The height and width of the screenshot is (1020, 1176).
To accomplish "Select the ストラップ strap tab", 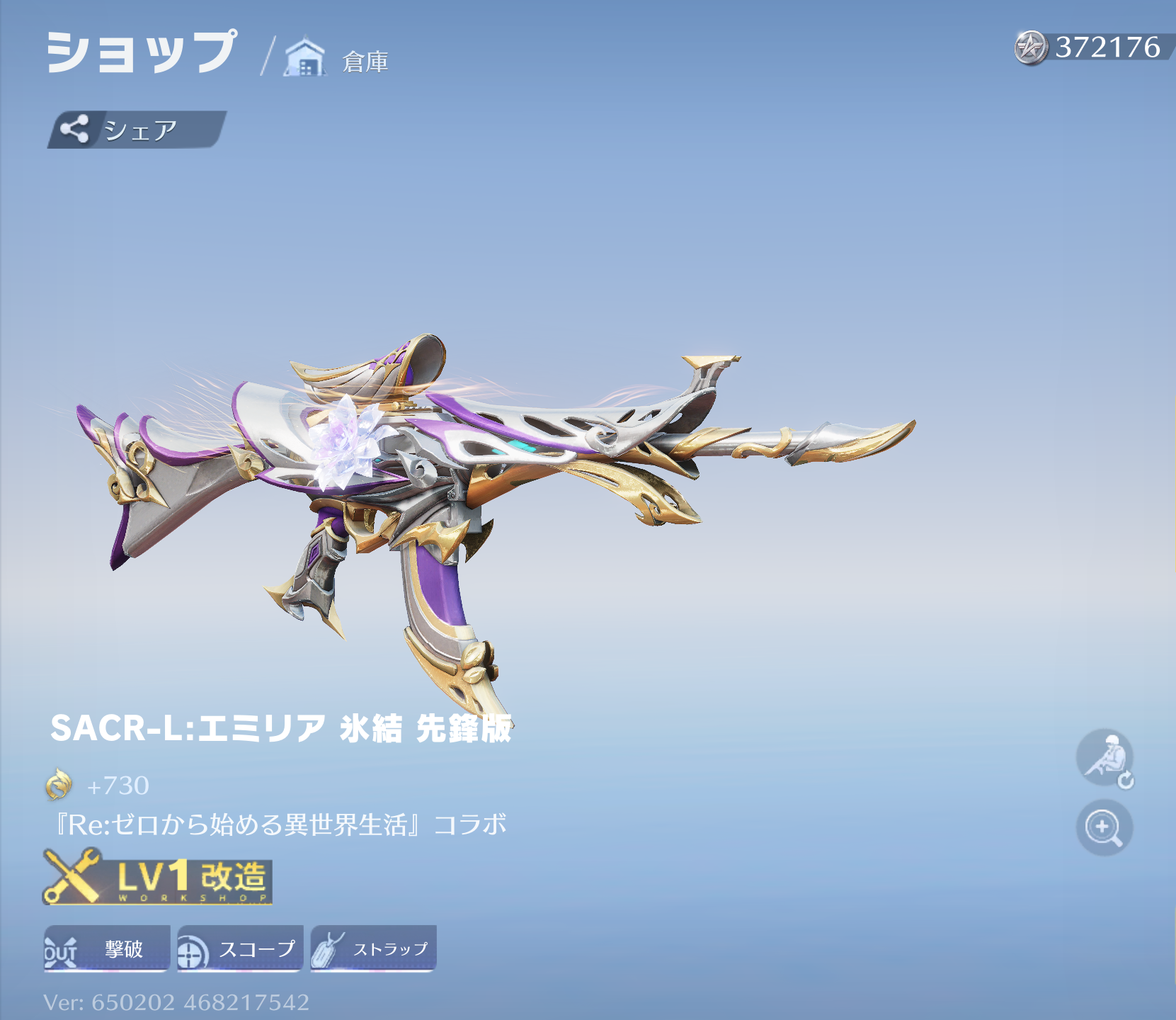I will (x=373, y=948).
